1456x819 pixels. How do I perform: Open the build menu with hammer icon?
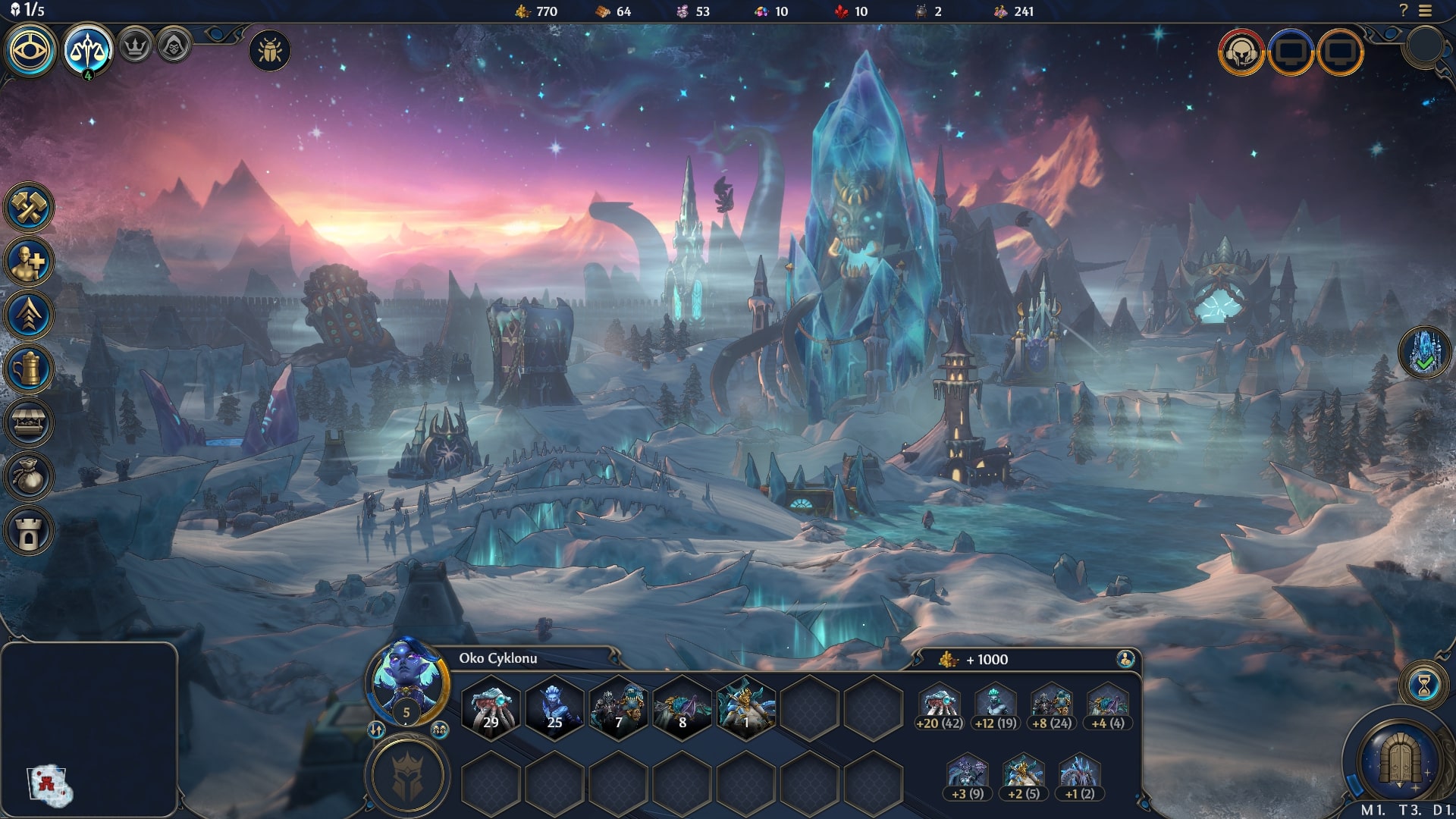pos(29,207)
